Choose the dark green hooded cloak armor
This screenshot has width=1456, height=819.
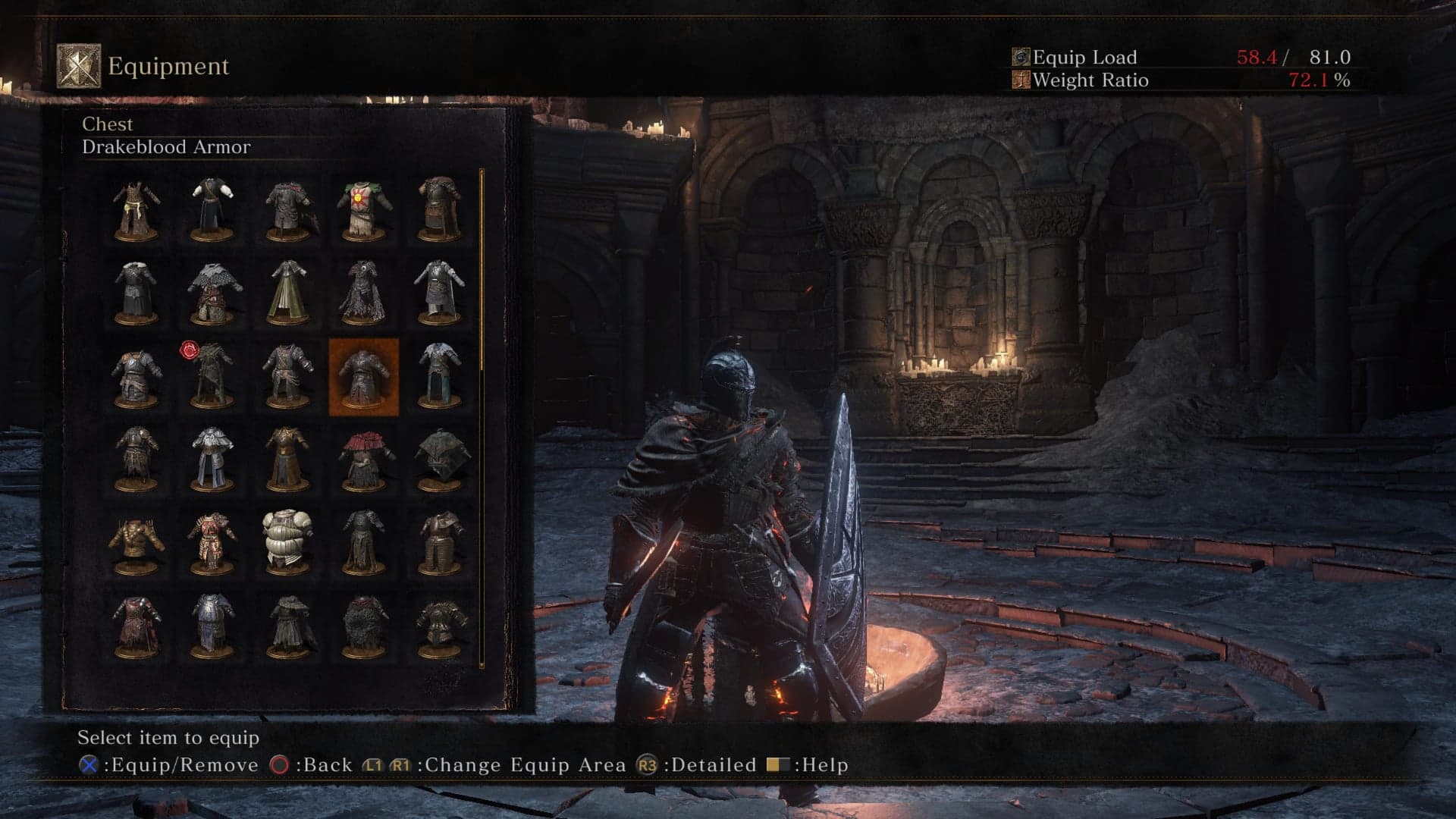[439, 458]
